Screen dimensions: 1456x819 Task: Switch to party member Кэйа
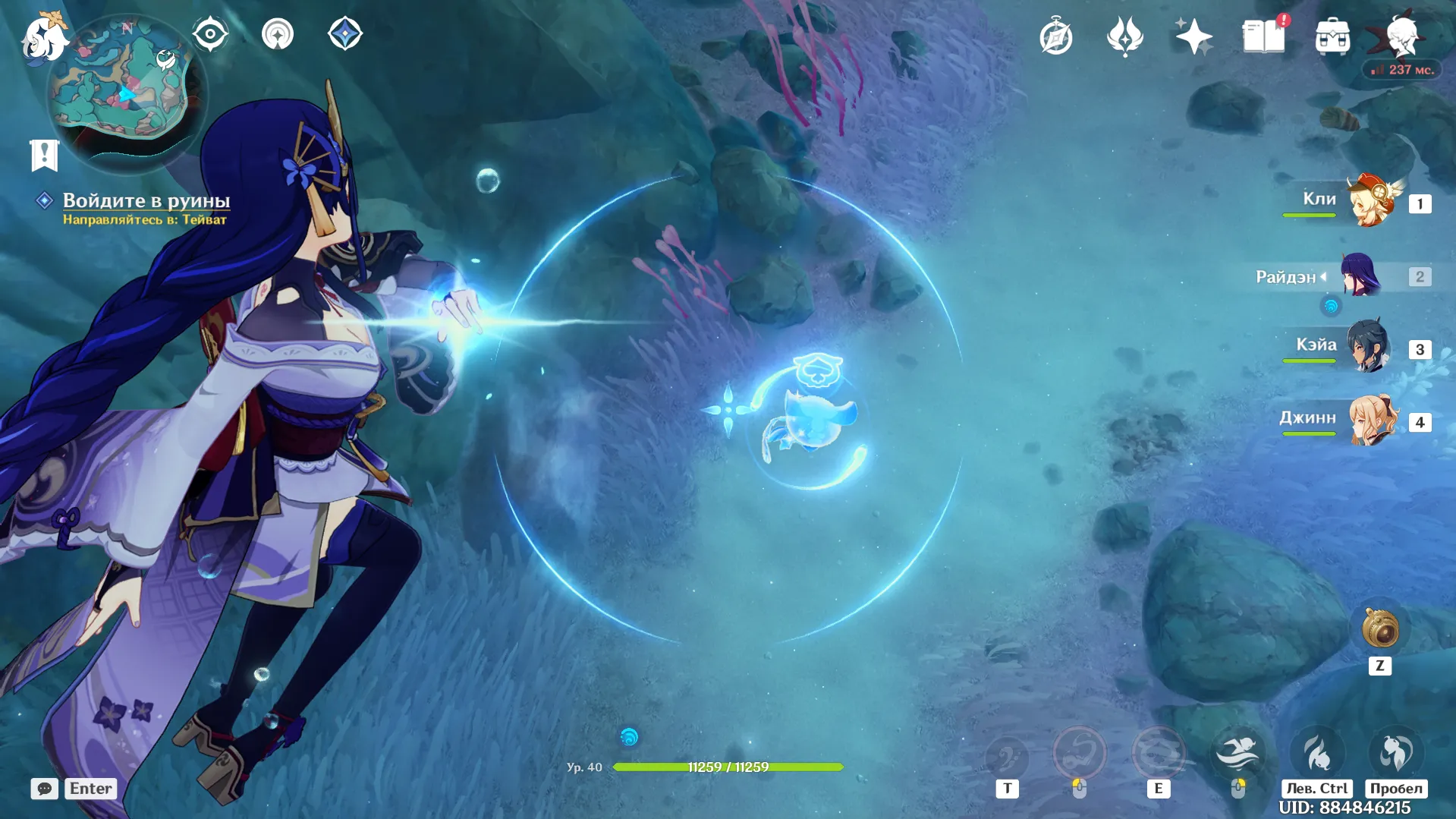pyautogui.click(x=1368, y=347)
